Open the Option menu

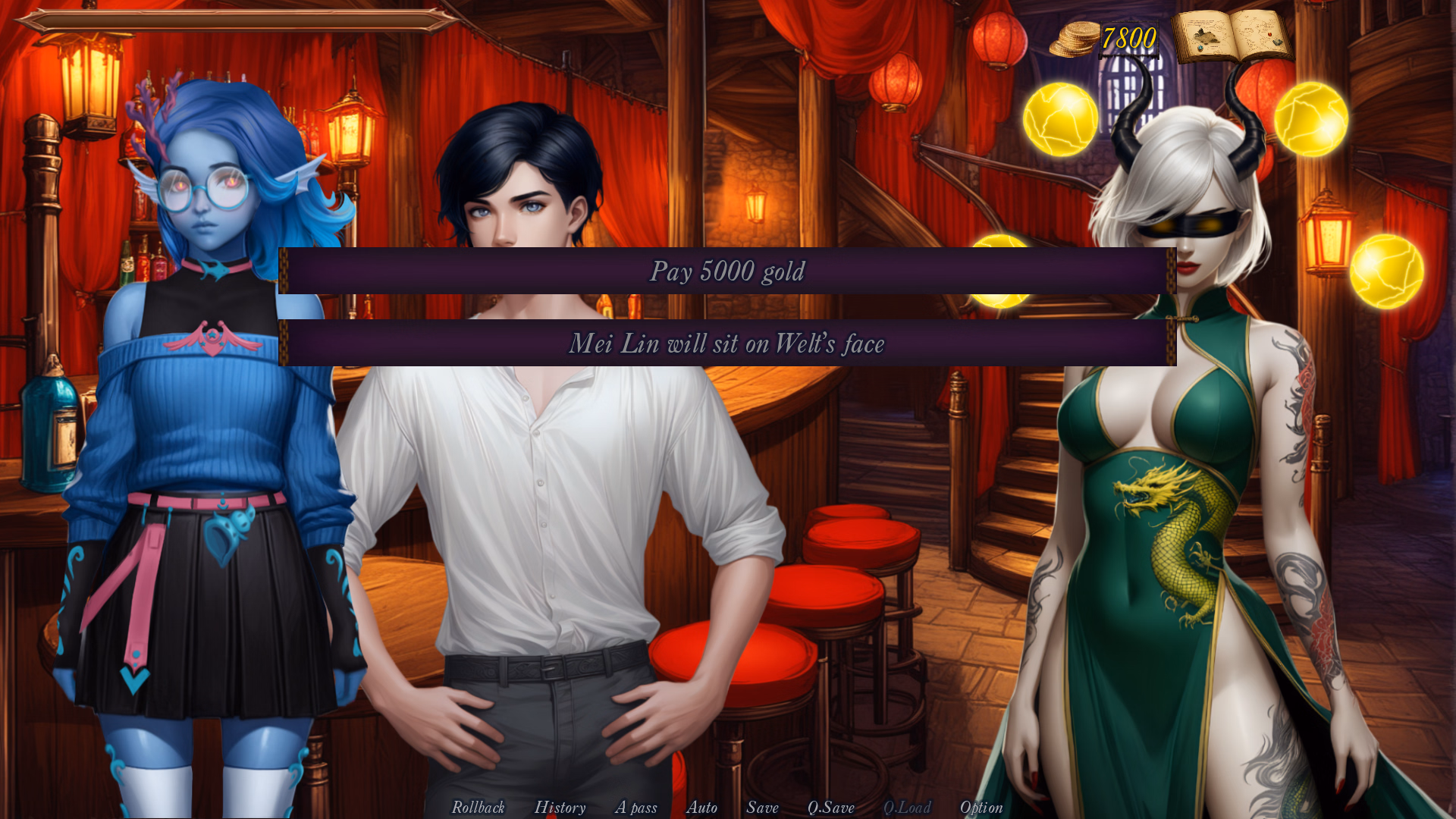pos(981,808)
